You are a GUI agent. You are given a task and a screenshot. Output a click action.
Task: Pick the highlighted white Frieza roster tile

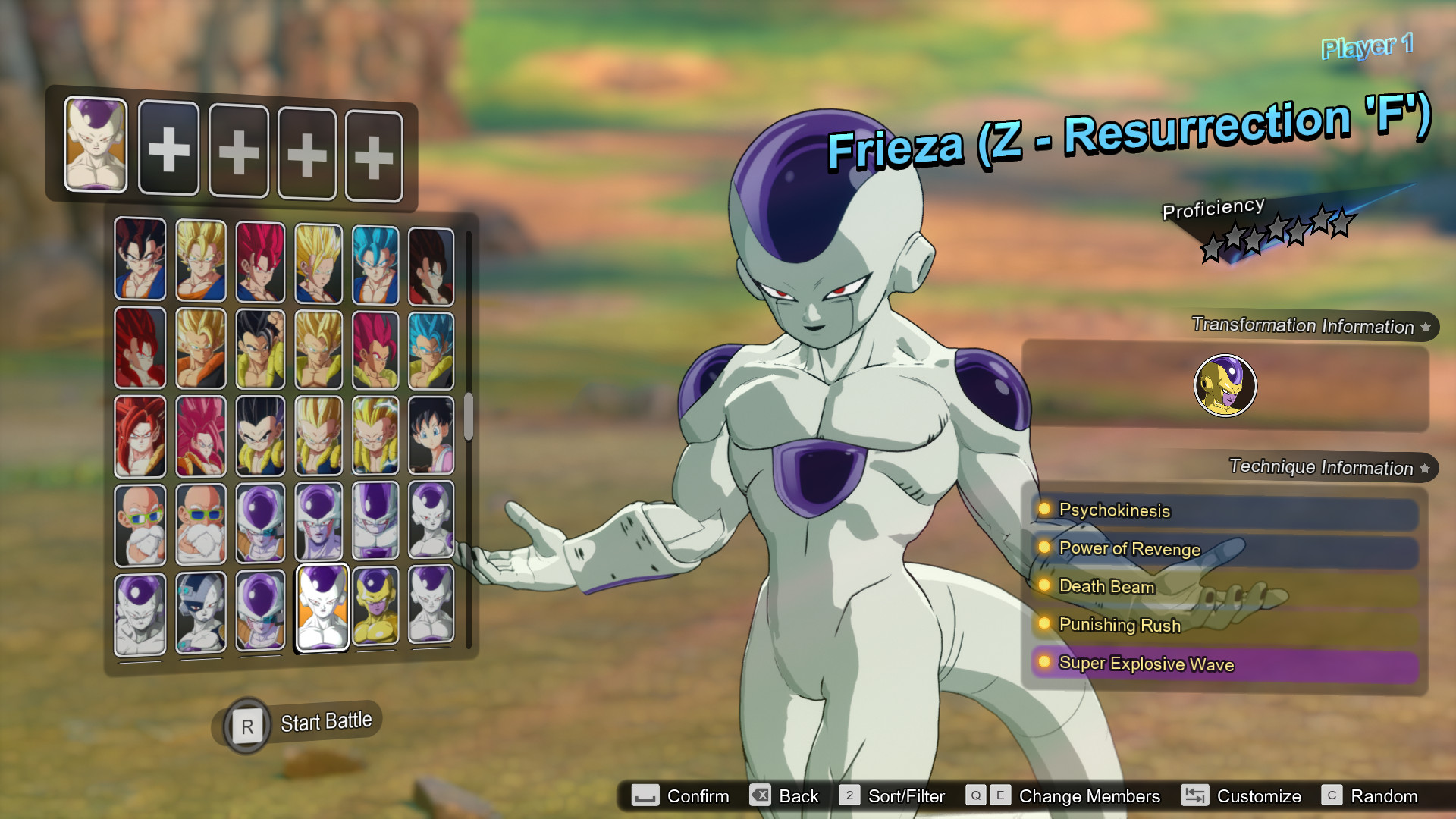coord(322,607)
